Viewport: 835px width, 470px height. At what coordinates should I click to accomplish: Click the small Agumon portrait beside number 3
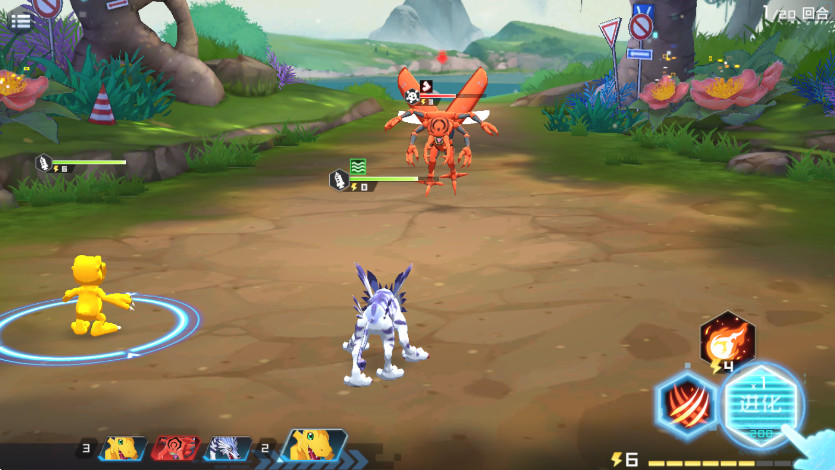click(124, 448)
